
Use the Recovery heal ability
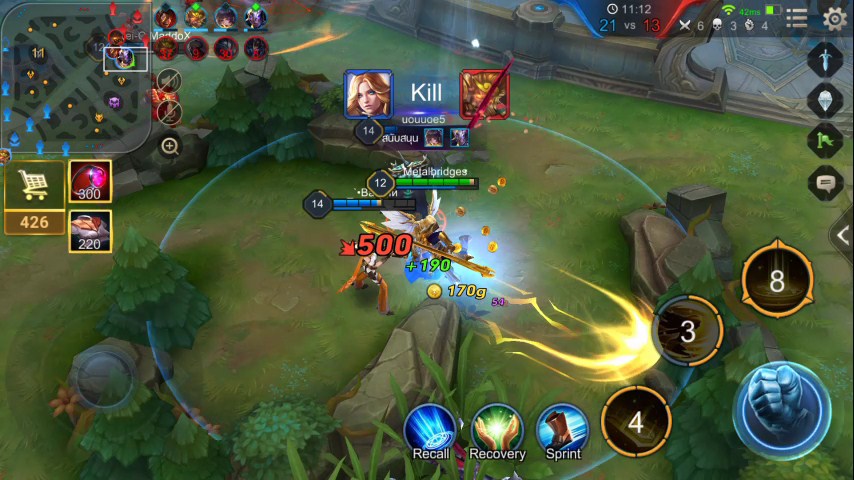tap(497, 432)
